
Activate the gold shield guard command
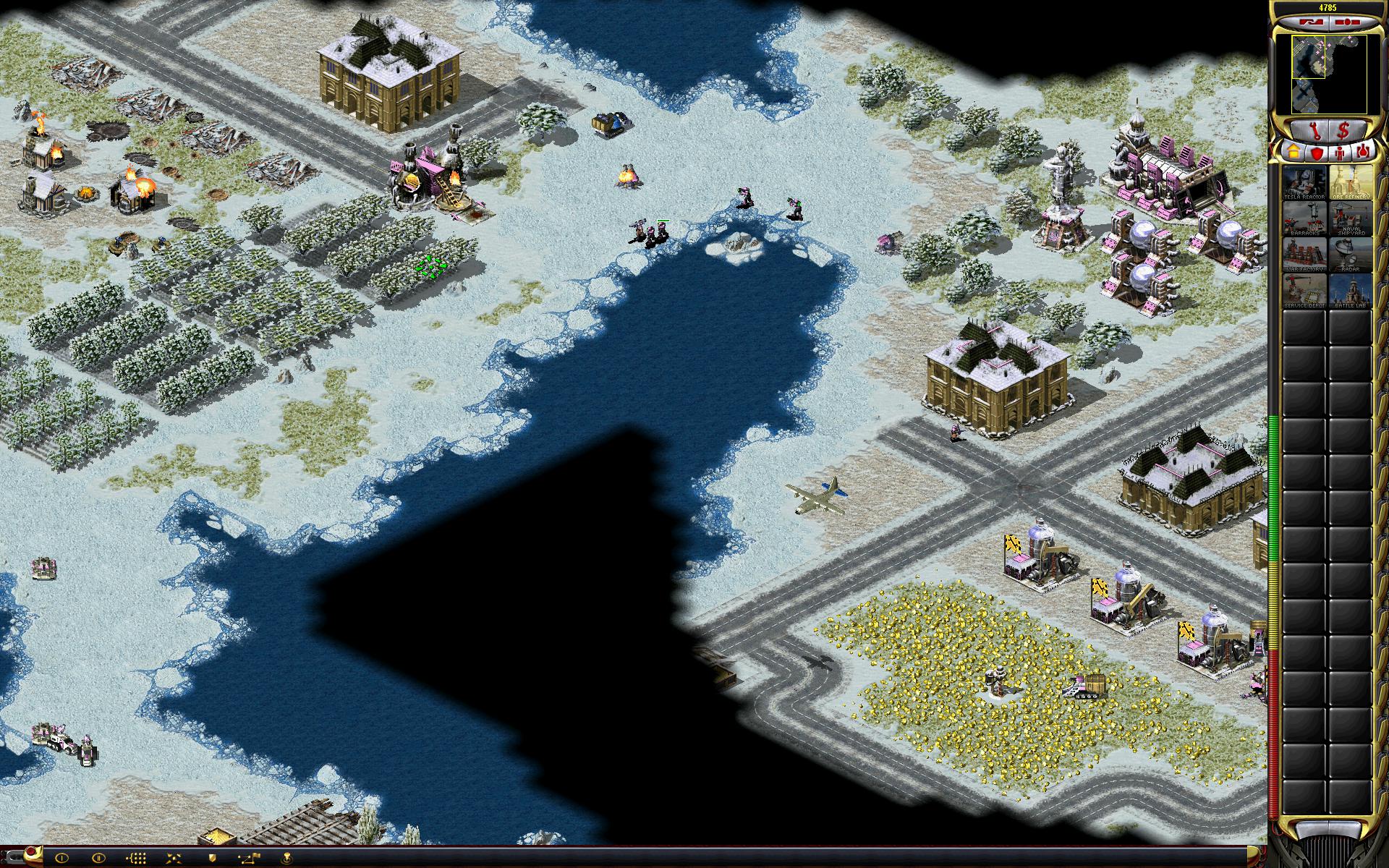coord(211,859)
